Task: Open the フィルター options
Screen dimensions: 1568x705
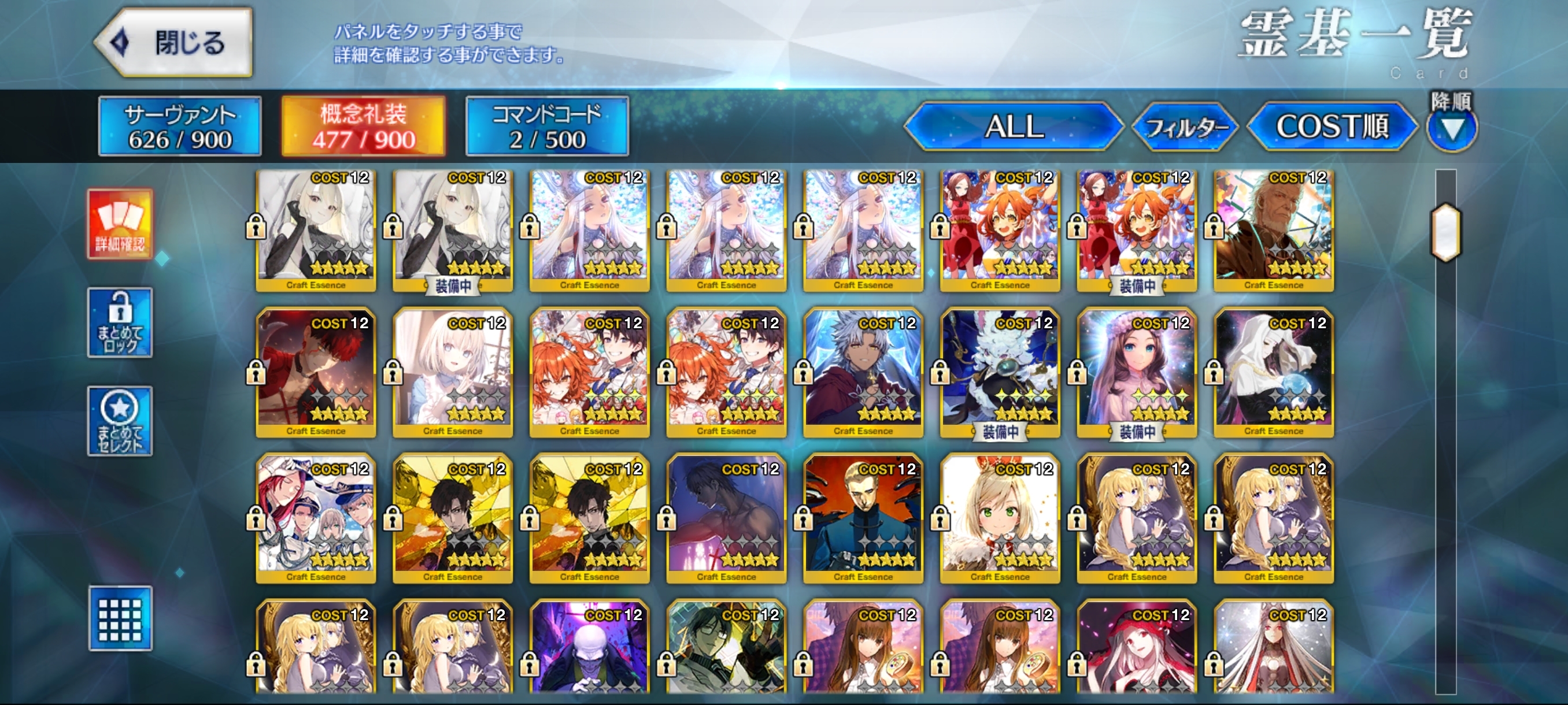Action: [x=1185, y=127]
